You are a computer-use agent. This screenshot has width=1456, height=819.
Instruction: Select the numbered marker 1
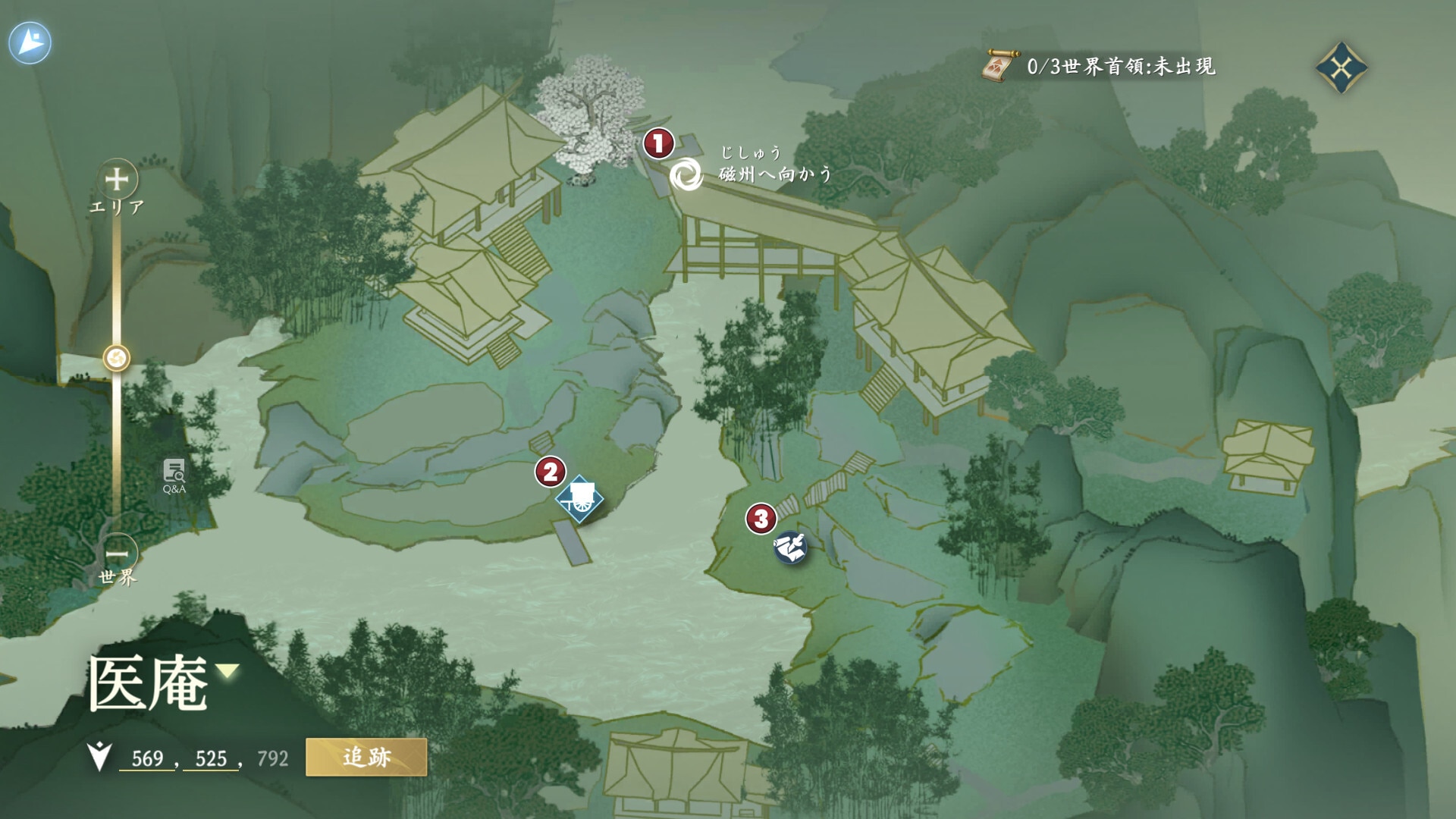(658, 143)
